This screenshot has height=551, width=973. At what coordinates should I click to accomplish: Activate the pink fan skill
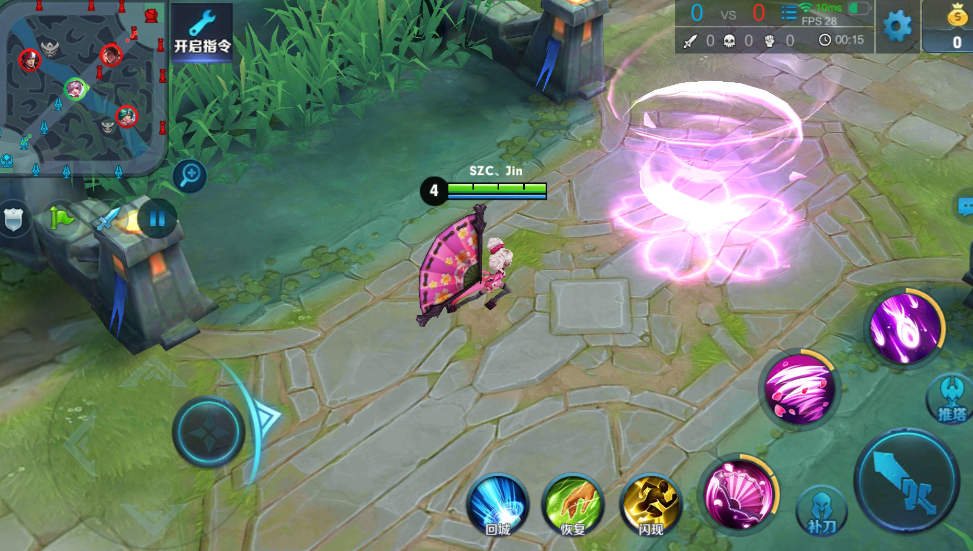pyautogui.click(x=738, y=493)
